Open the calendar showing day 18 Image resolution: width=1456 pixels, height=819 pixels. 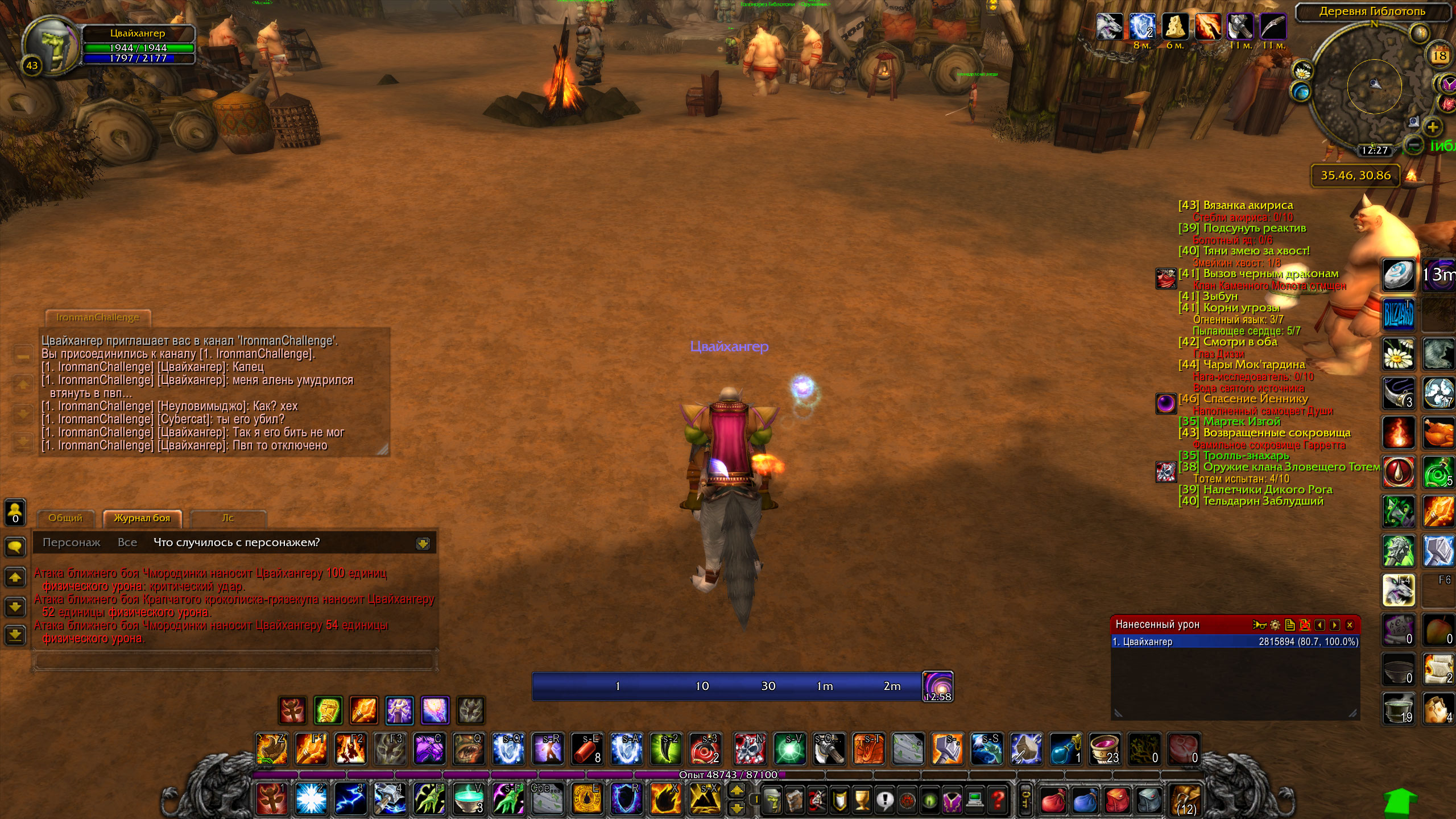(x=1440, y=56)
